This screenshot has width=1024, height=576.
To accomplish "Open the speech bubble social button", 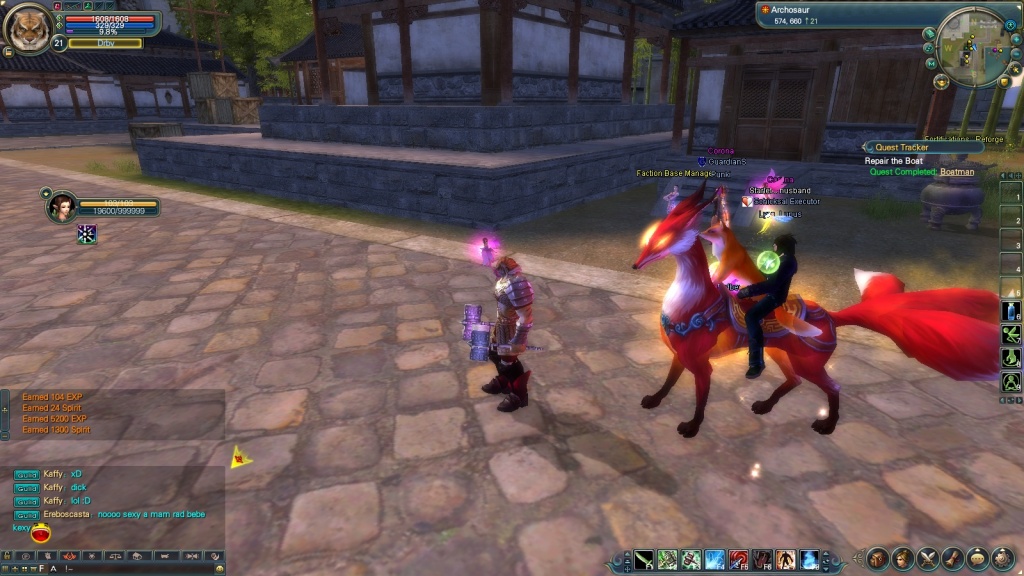I will point(977,558).
